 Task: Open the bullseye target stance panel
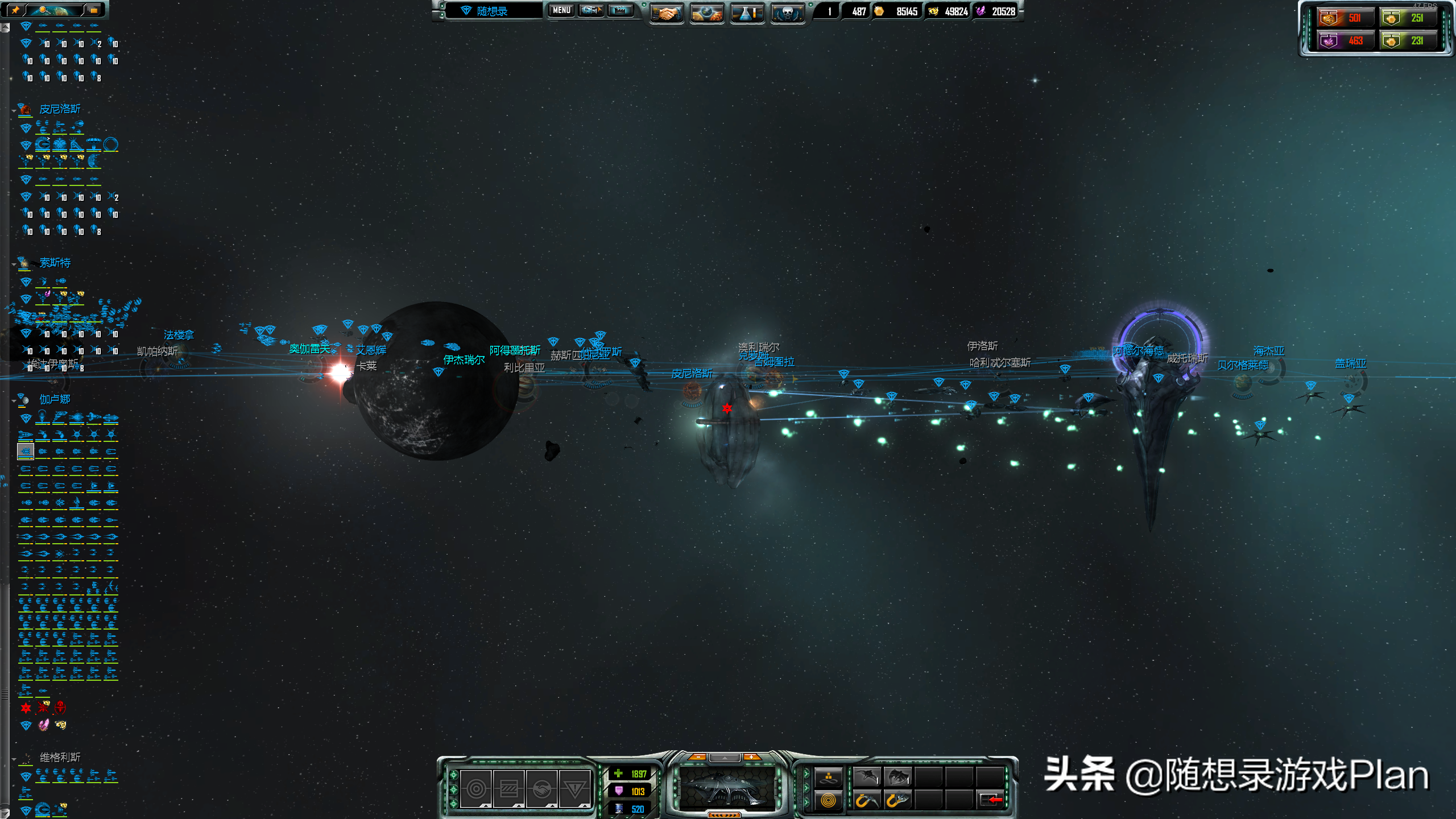(x=476, y=789)
